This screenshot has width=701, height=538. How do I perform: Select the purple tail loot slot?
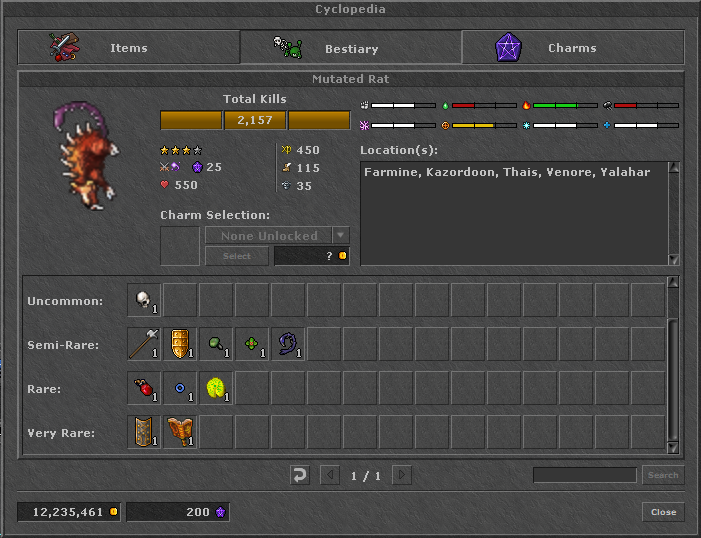click(x=288, y=345)
